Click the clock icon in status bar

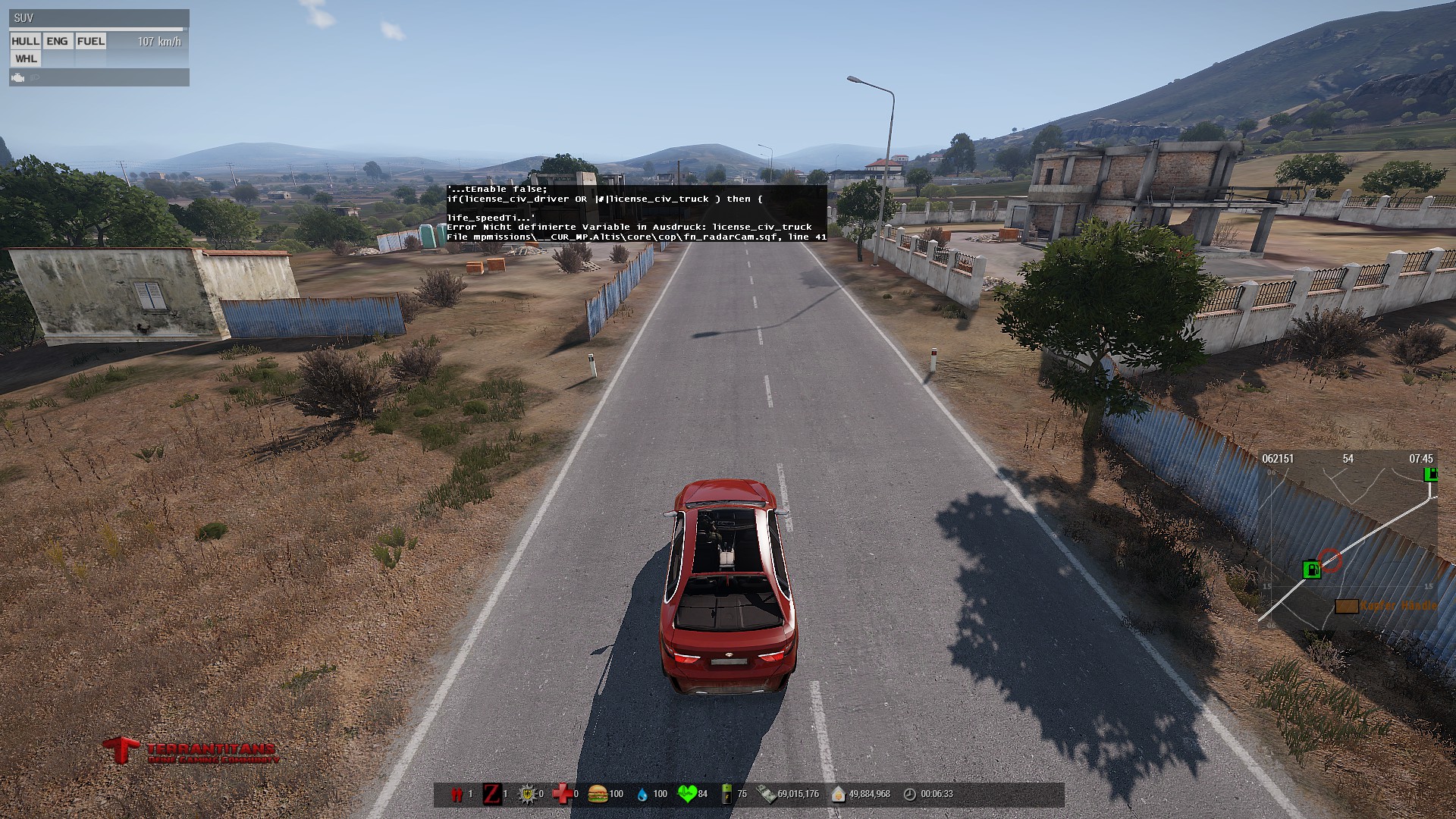point(910,794)
